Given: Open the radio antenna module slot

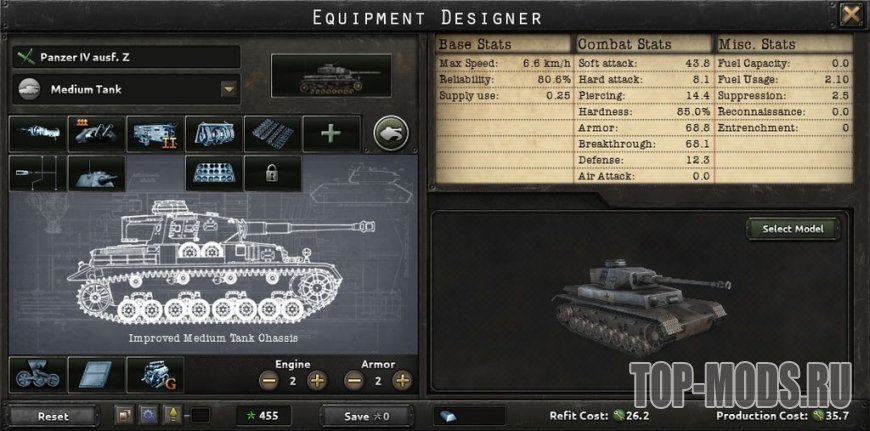Looking at the screenshot, I should [x=37, y=172].
